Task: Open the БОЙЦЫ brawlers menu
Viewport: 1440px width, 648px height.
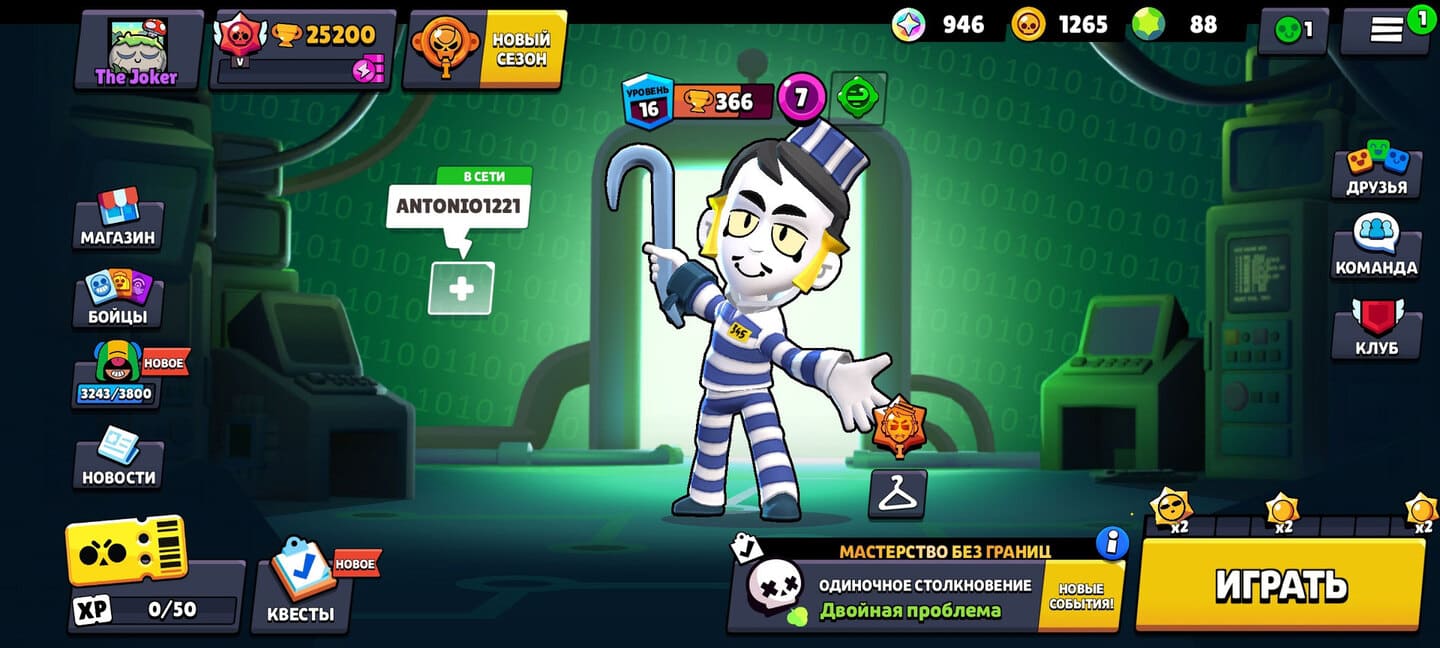Action: (x=118, y=298)
